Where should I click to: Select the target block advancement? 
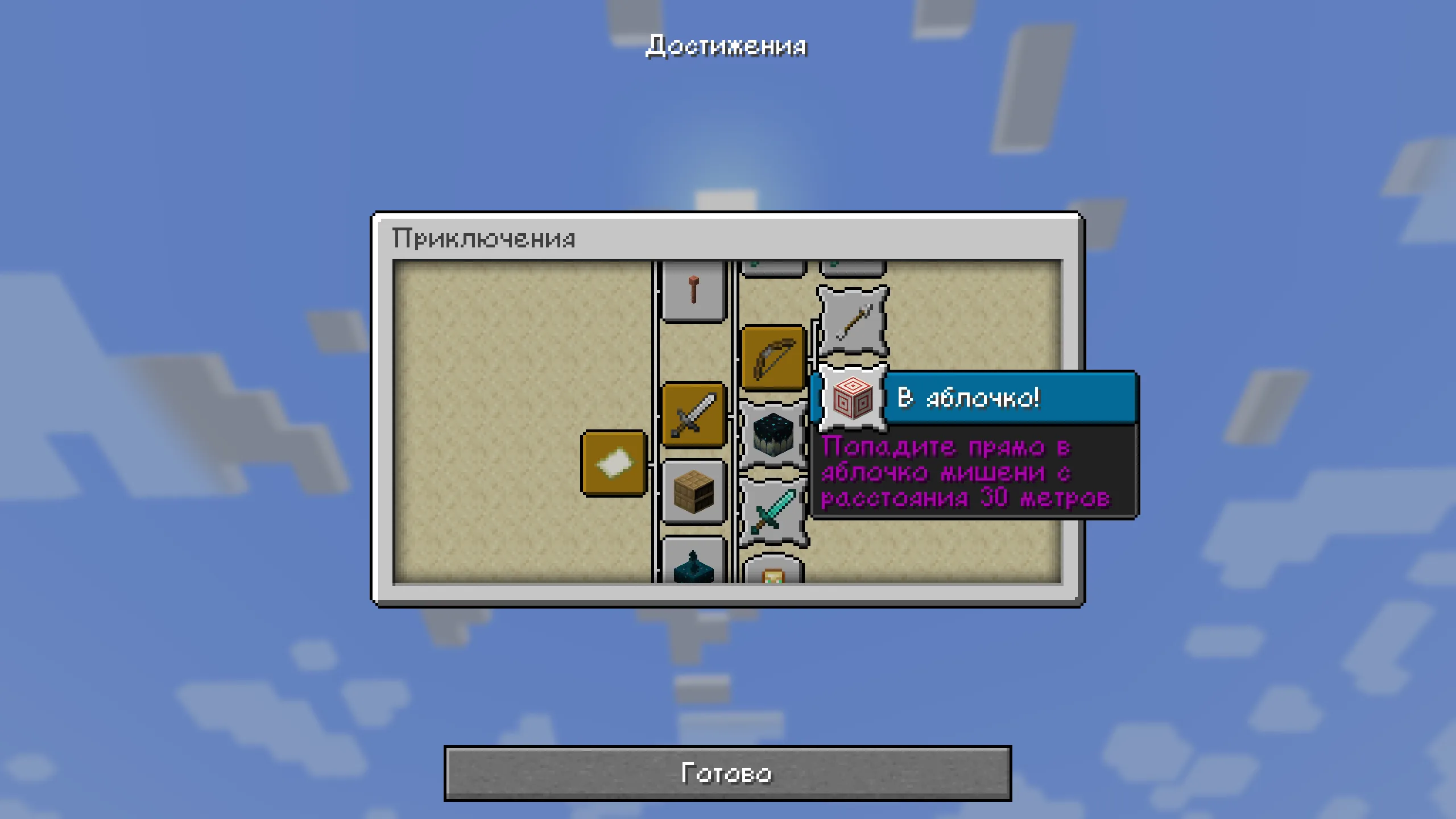[853, 398]
